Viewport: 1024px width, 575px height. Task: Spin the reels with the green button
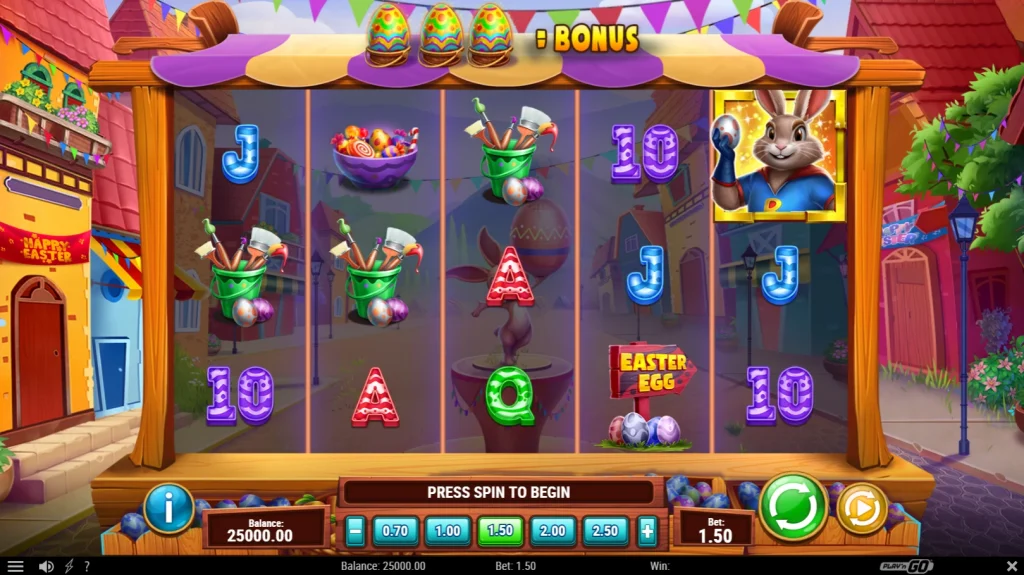pos(792,506)
